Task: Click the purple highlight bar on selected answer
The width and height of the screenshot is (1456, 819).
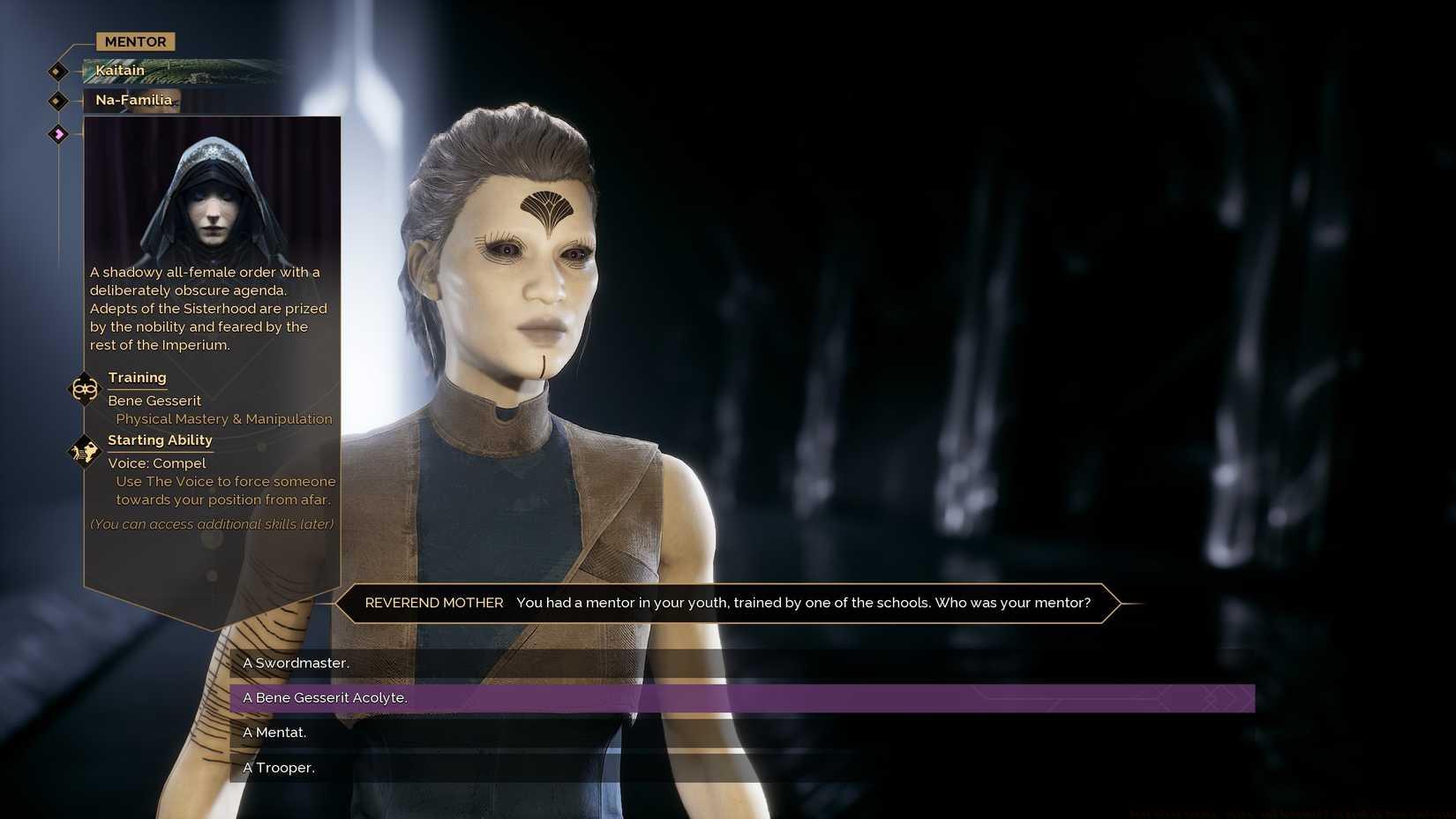Action: point(794,697)
